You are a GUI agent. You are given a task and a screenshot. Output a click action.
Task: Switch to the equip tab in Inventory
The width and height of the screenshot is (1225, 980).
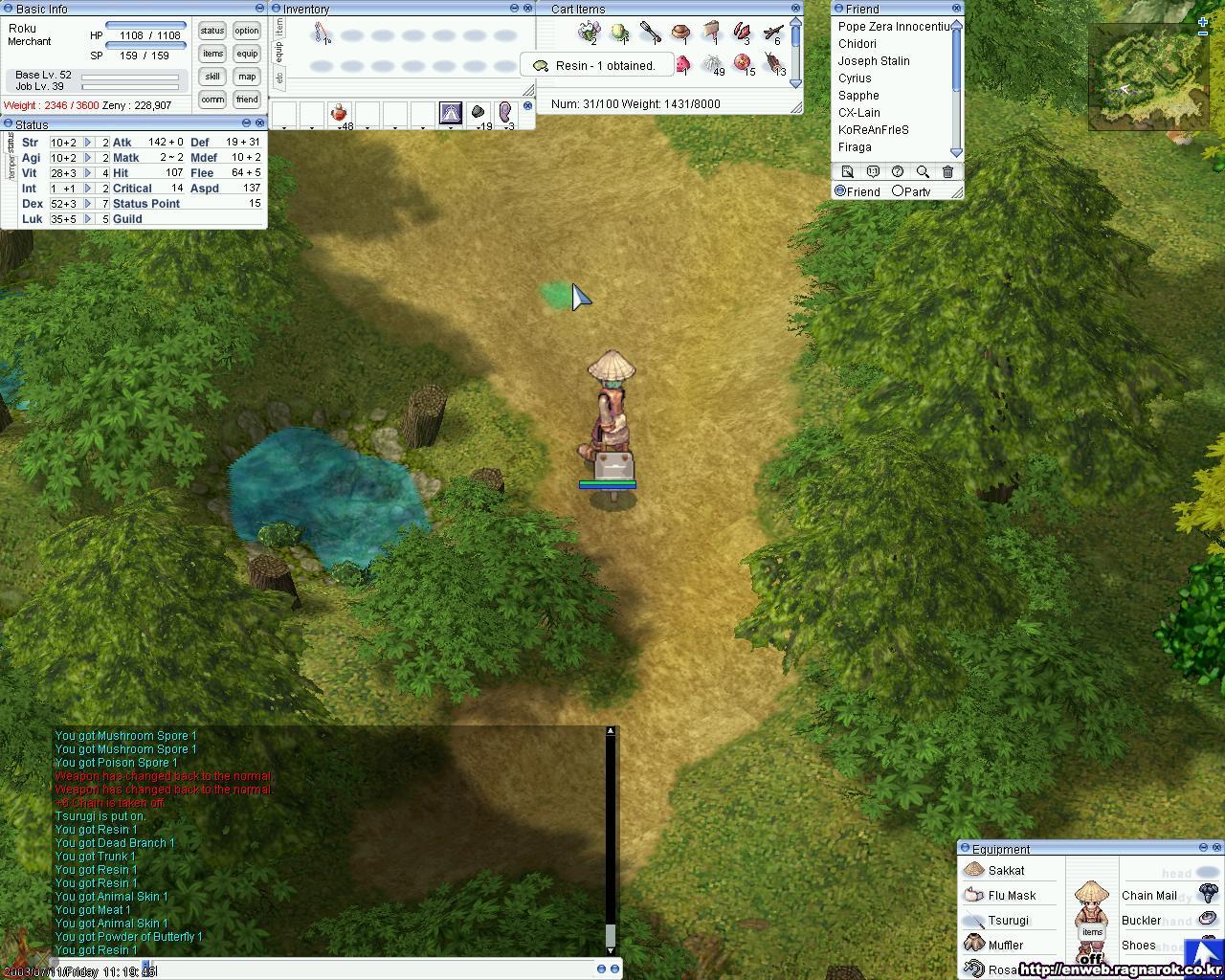(x=278, y=51)
